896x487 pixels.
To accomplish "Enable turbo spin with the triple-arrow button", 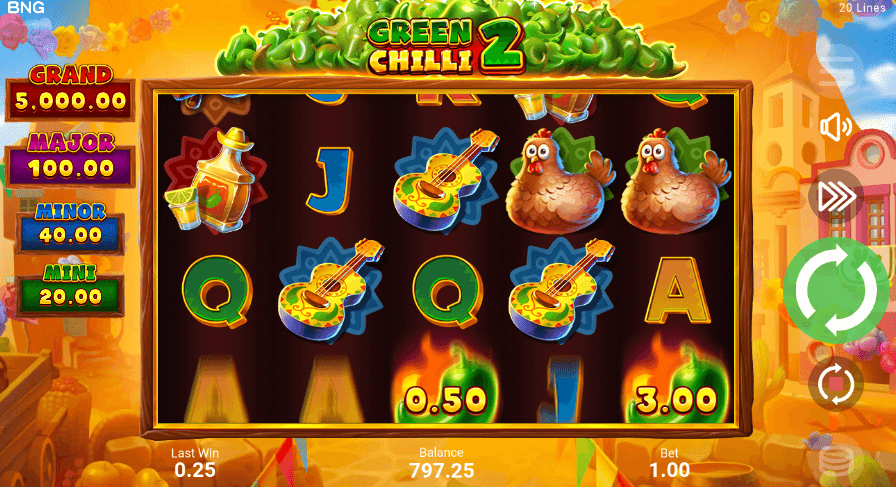I will (x=835, y=197).
